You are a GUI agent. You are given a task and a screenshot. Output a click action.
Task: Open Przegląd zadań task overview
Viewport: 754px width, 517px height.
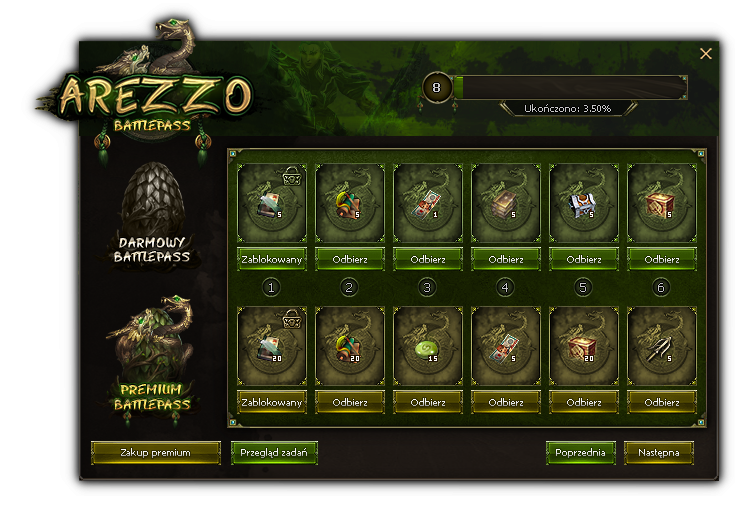pyautogui.click(x=274, y=453)
